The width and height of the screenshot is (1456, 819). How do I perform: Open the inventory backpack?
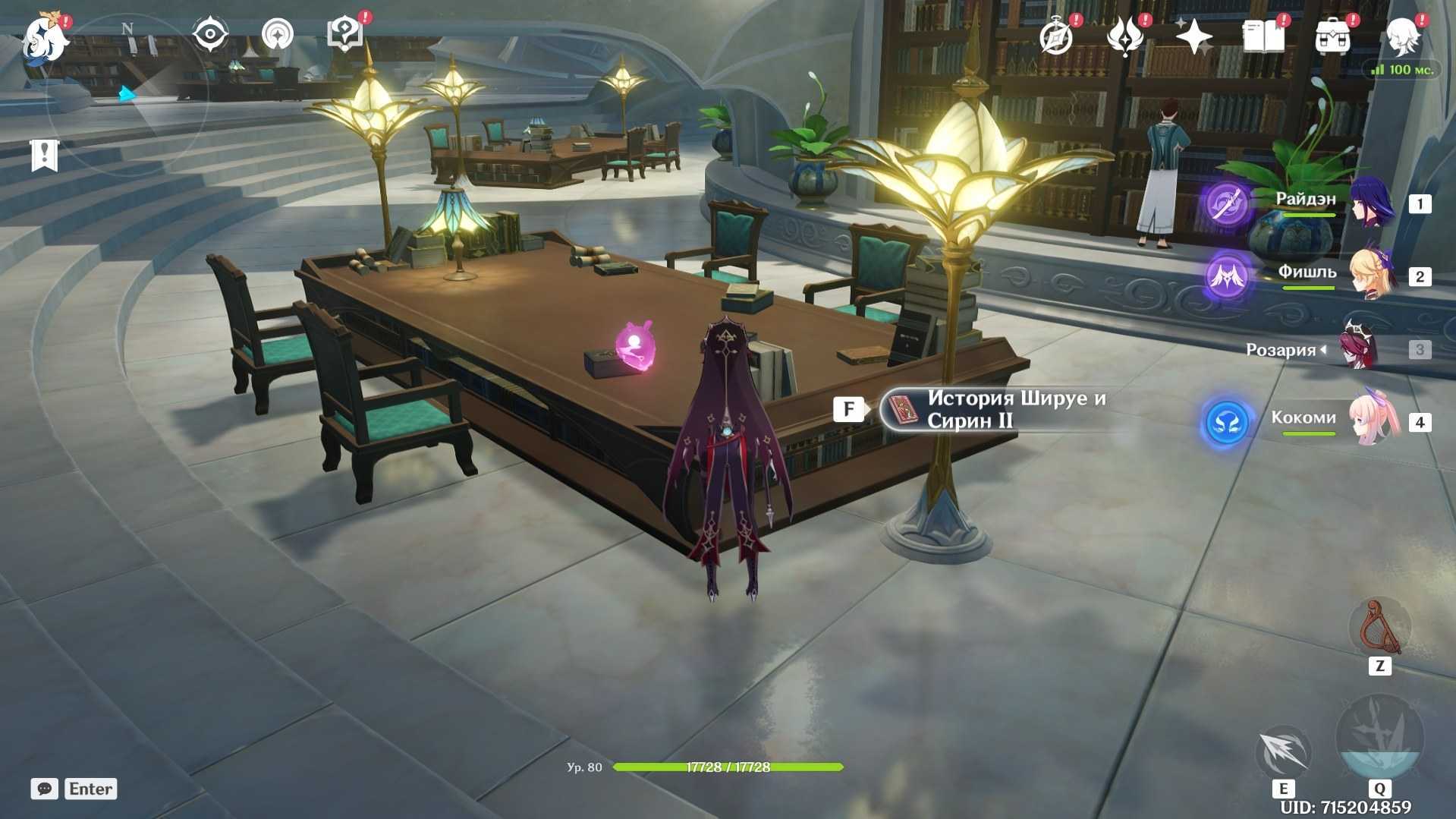[1332, 36]
